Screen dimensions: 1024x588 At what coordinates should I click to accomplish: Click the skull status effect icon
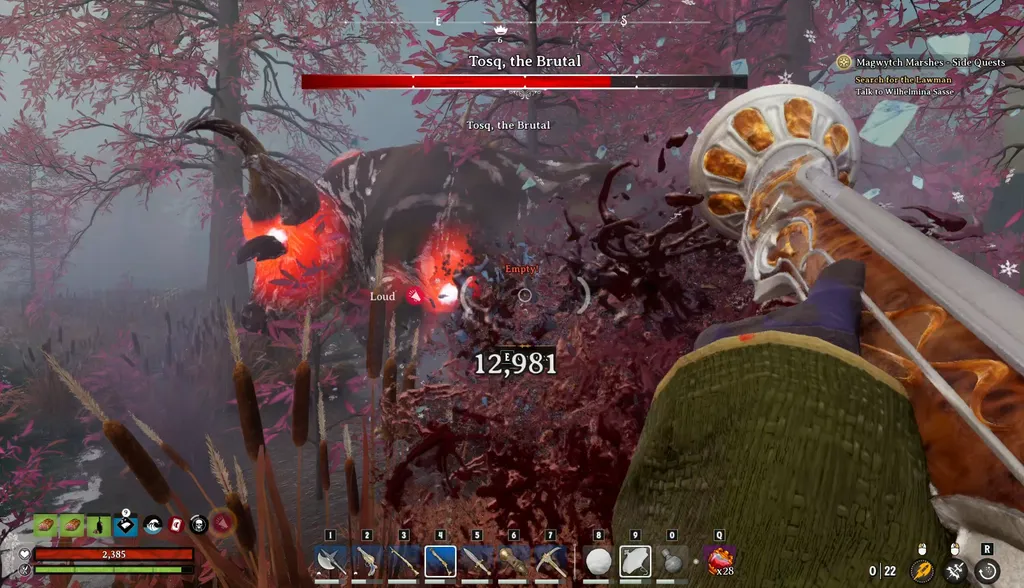[197, 524]
